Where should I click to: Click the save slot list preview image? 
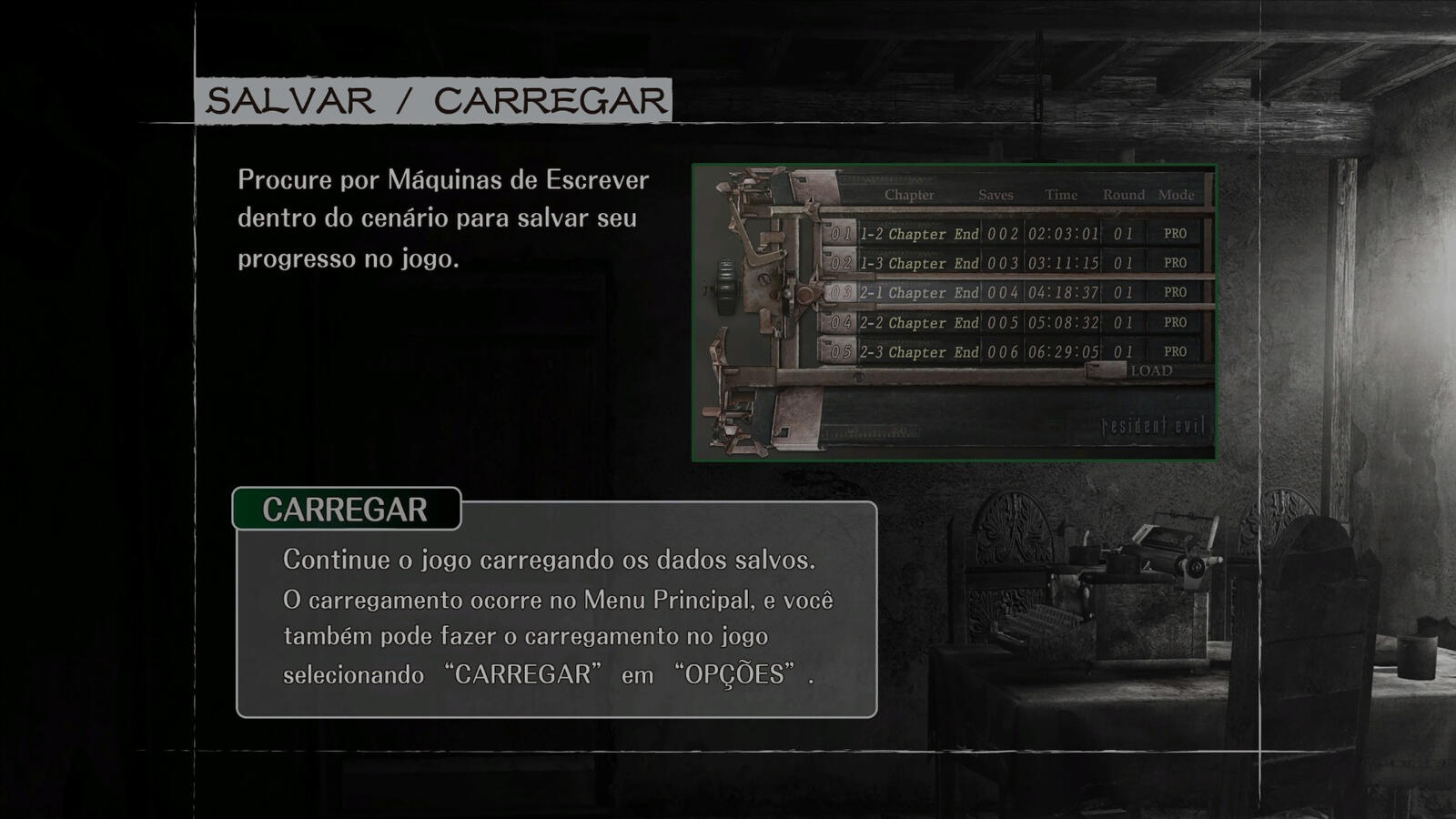point(954,312)
